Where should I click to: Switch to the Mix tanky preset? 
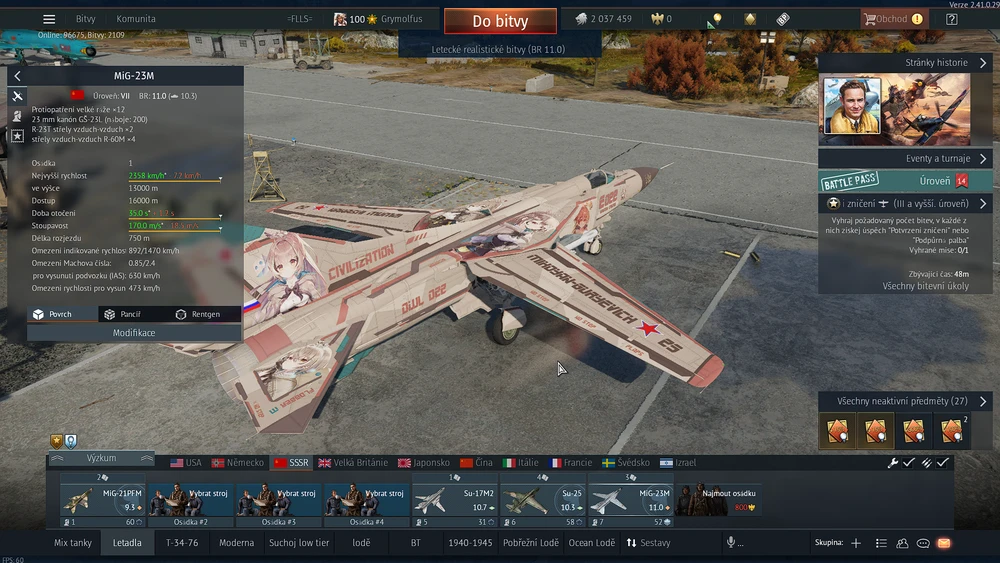(x=73, y=543)
